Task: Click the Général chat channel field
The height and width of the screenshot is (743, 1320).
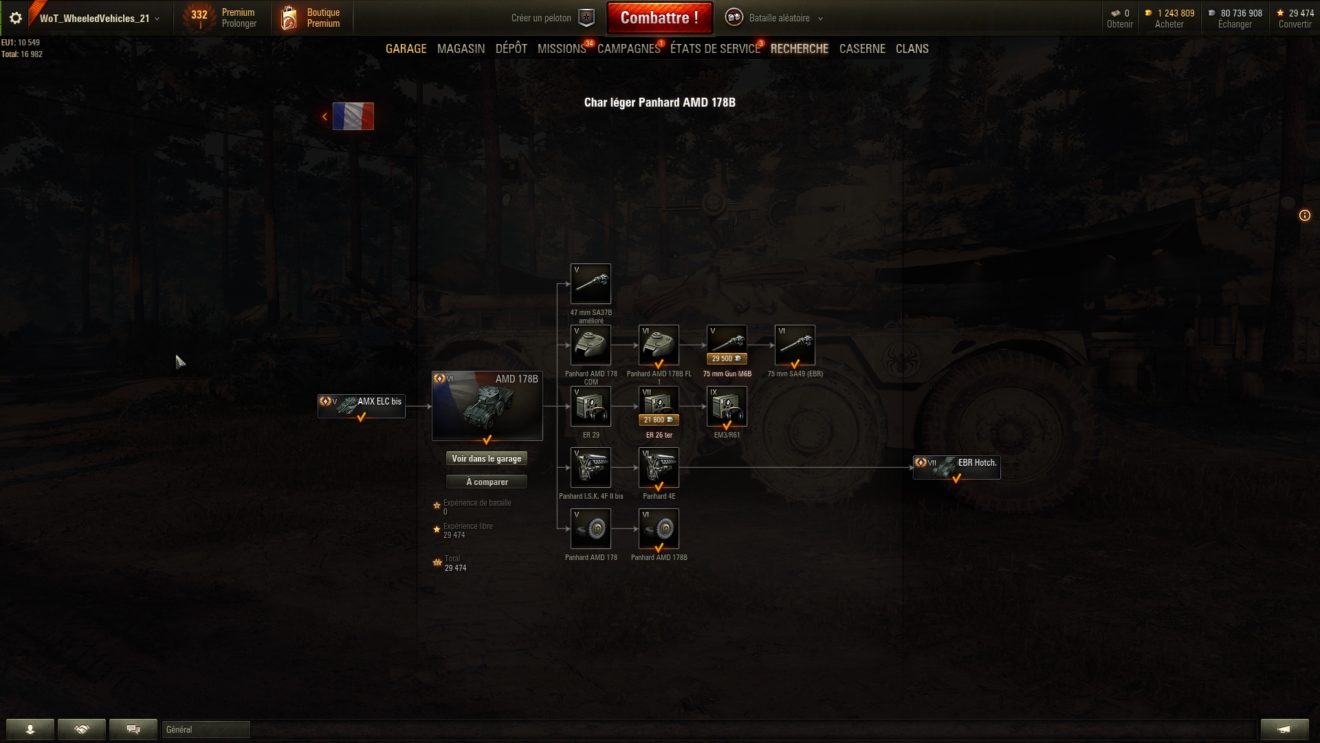Action: coord(206,730)
